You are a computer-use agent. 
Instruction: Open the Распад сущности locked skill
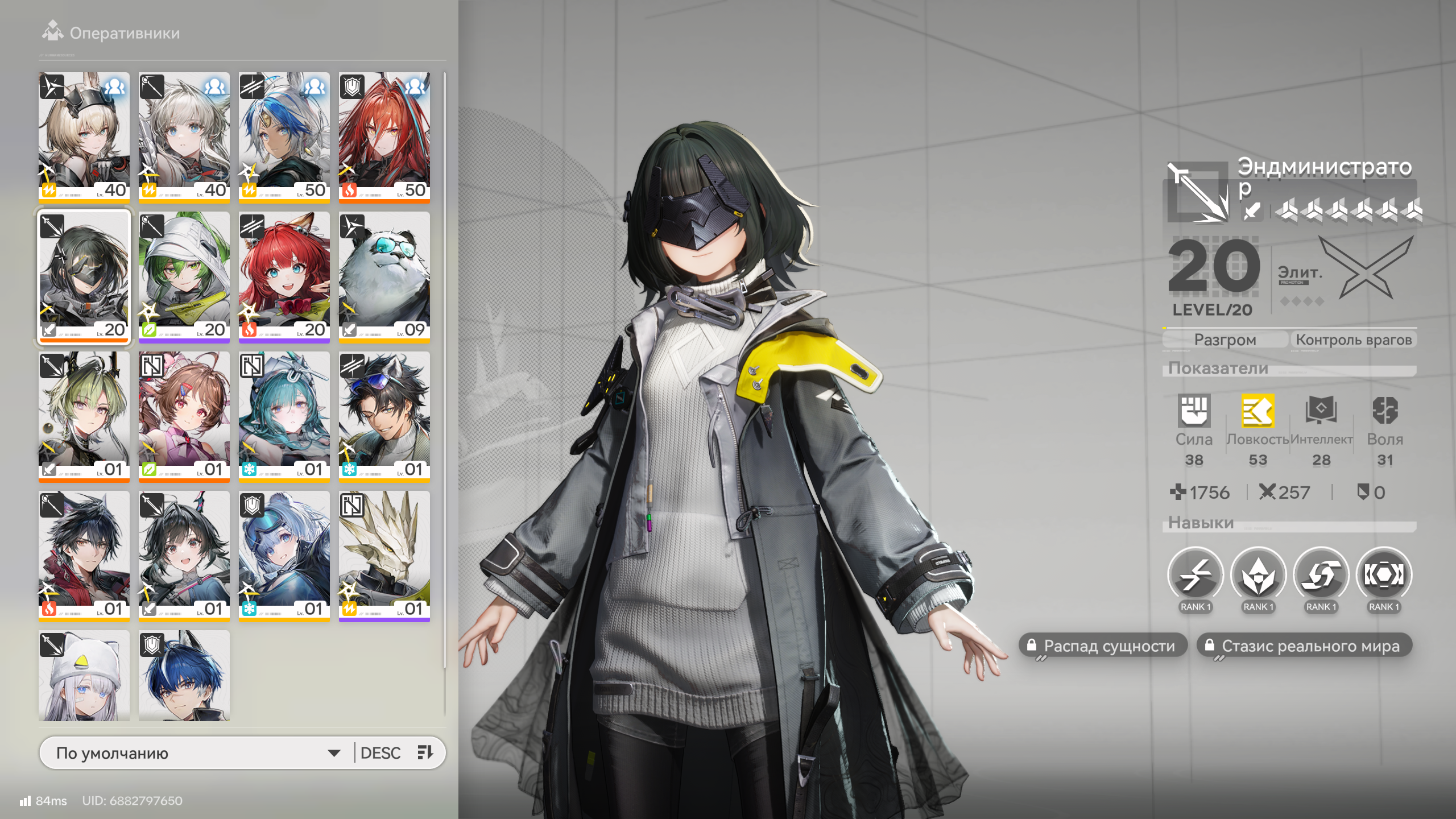click(1102, 646)
